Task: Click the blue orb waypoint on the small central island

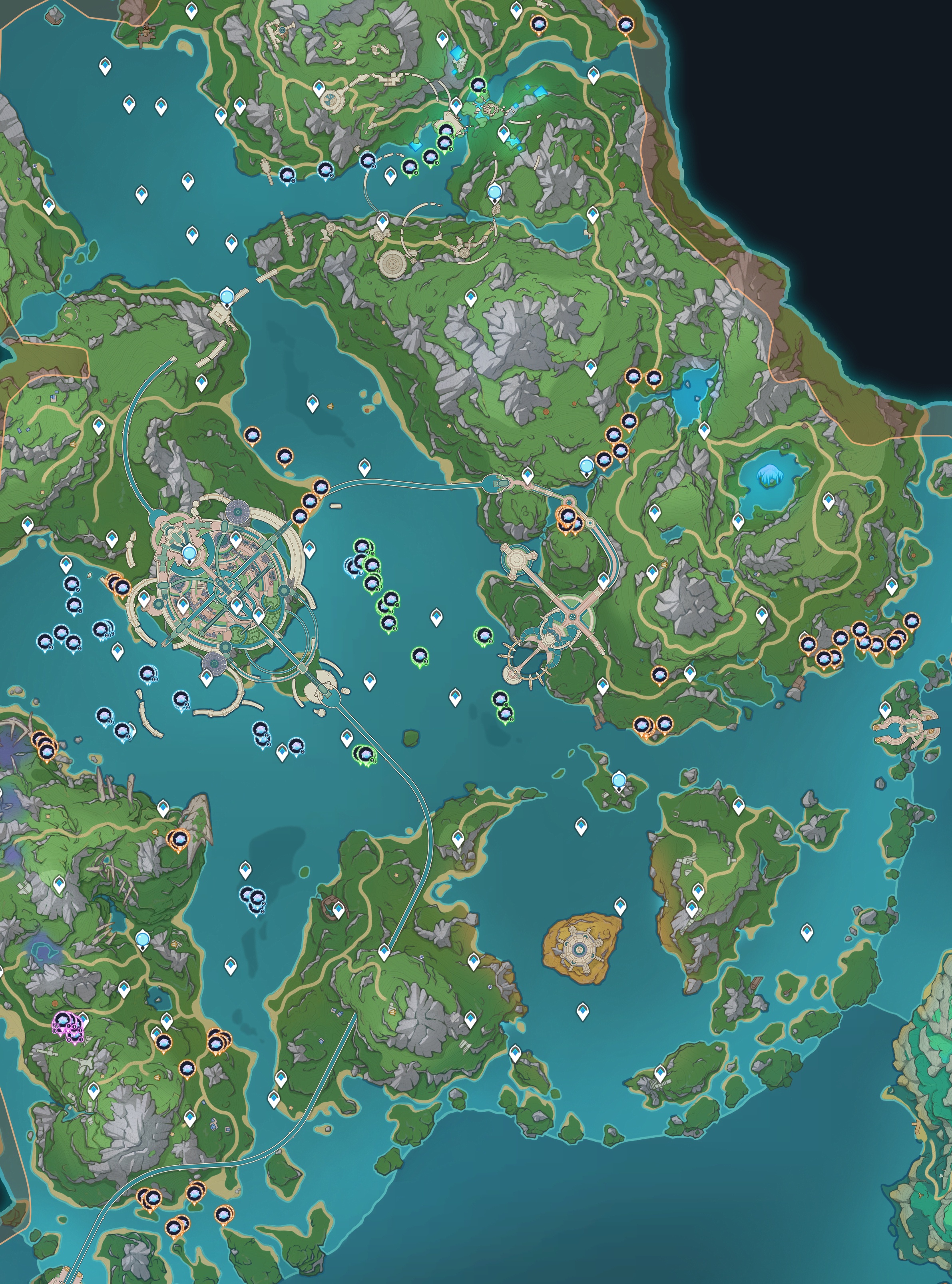Action: point(619,781)
